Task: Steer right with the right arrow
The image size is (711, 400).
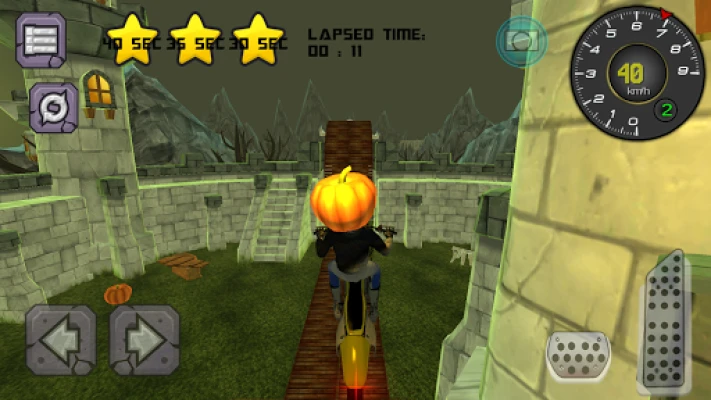Action: pos(144,340)
